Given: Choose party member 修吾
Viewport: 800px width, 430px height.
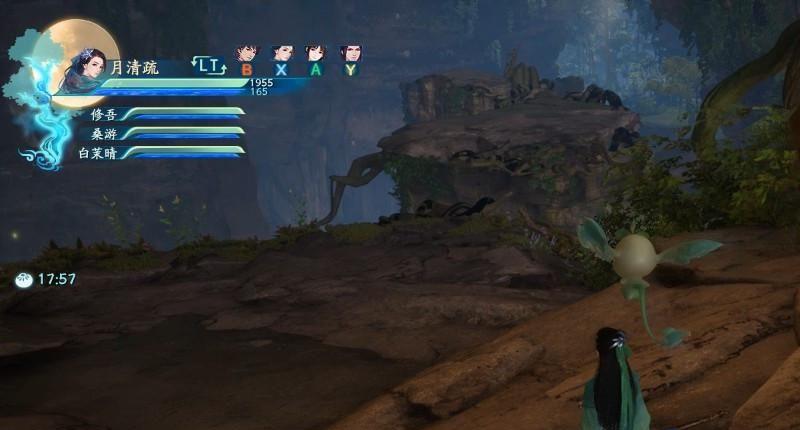Looking at the screenshot, I should click(104, 115).
